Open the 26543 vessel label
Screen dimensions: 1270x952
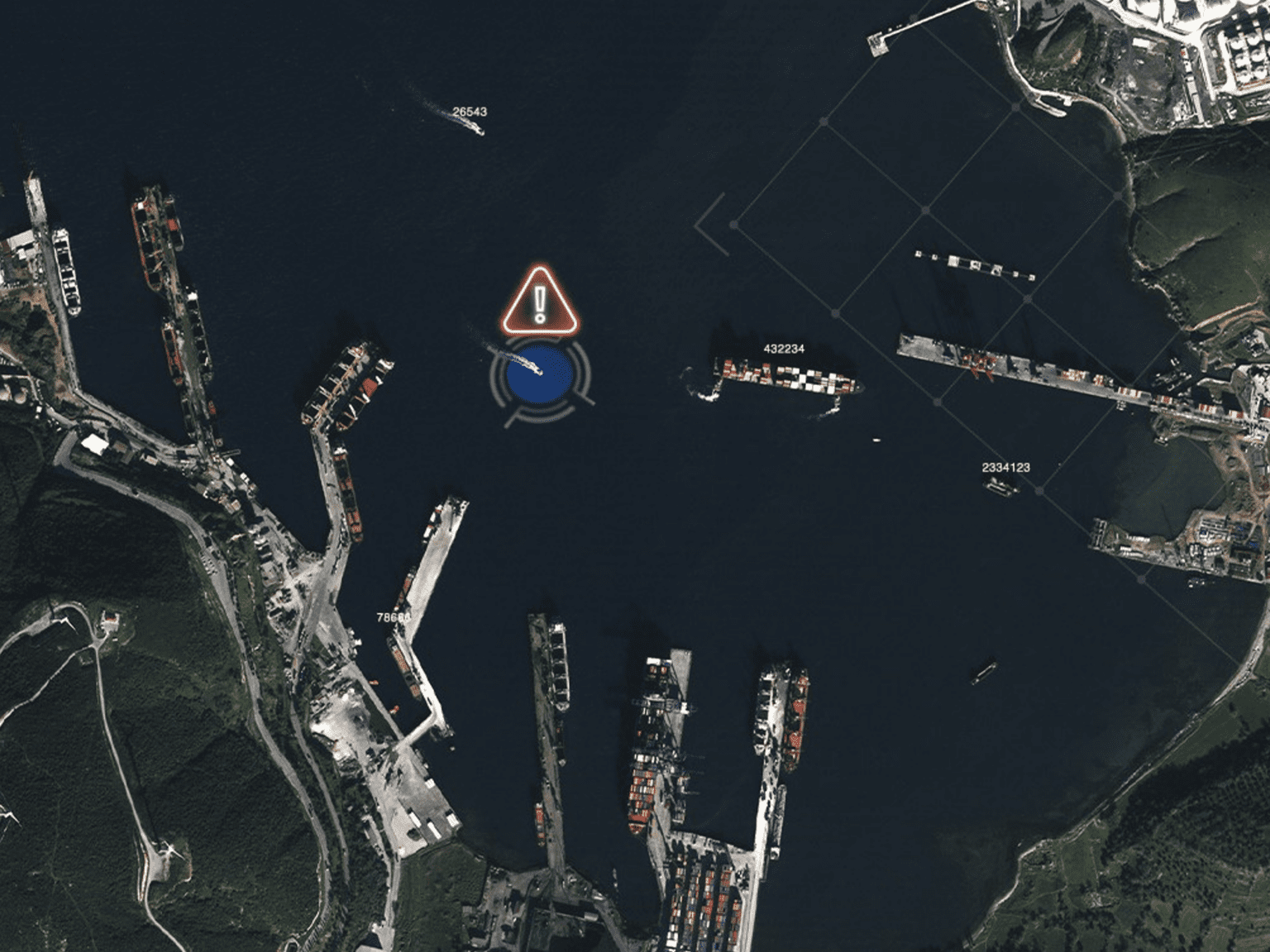tap(471, 108)
